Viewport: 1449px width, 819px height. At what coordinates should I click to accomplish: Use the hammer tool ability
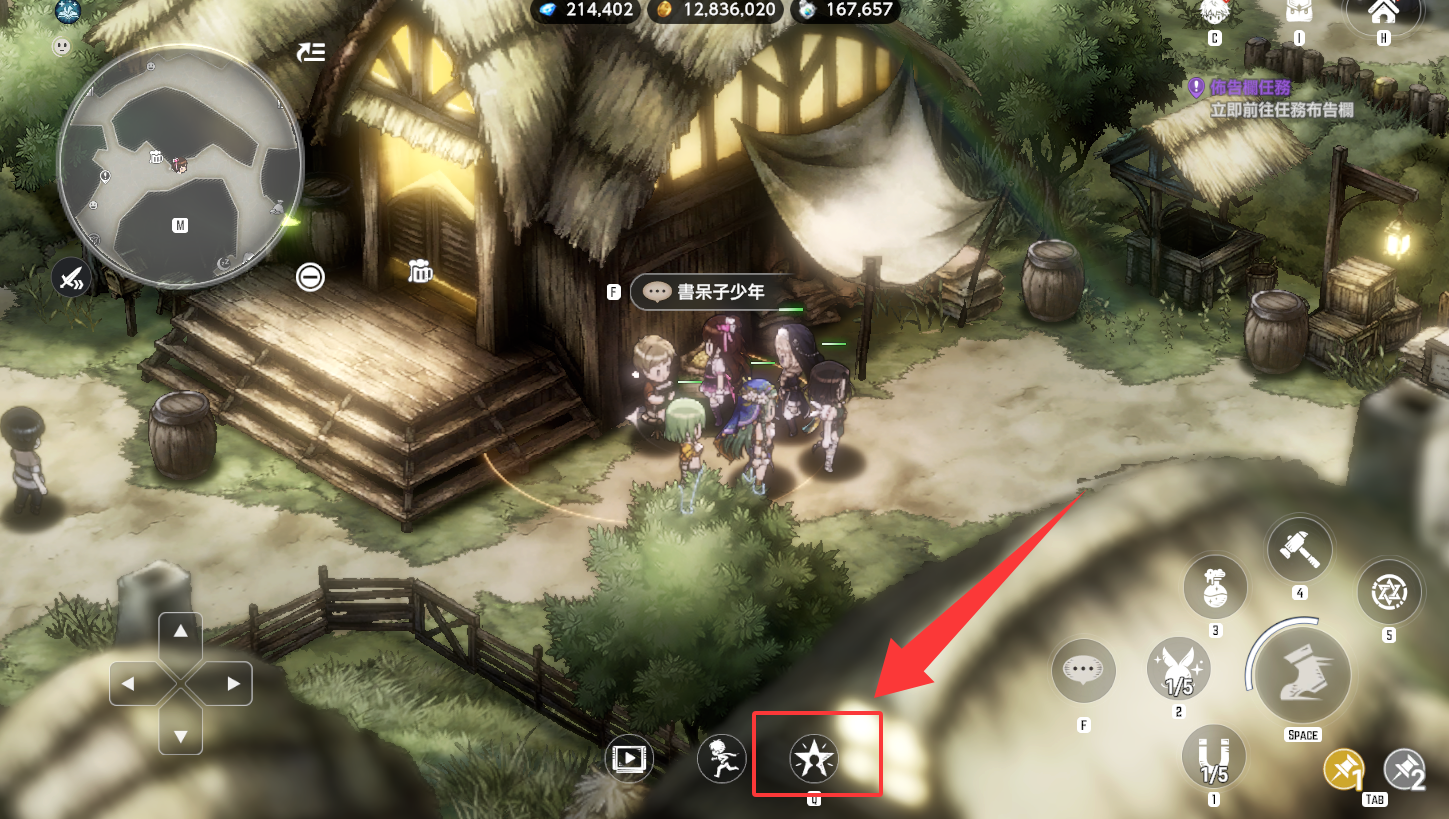pos(1299,549)
